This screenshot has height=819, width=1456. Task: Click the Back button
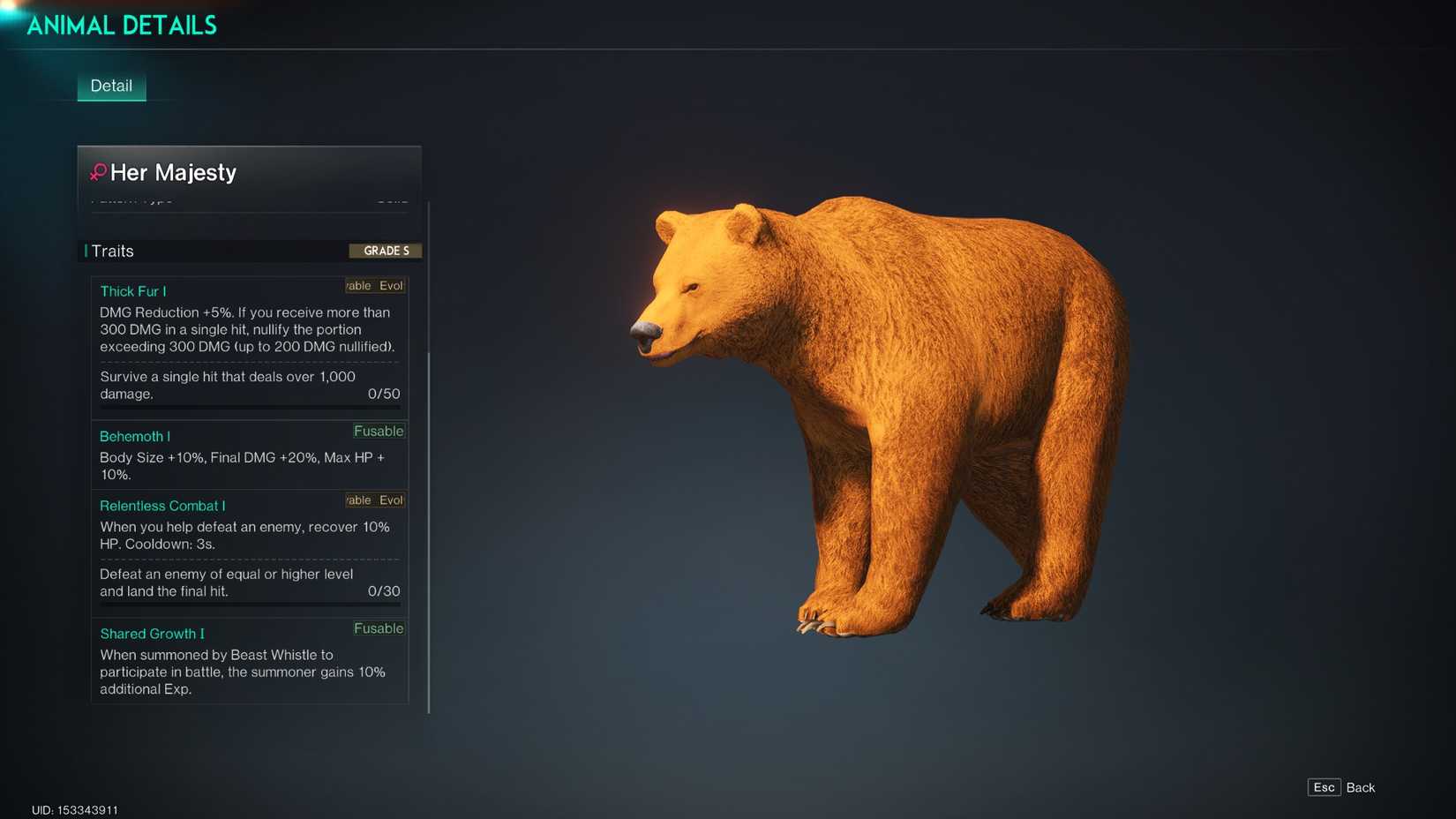(1361, 787)
